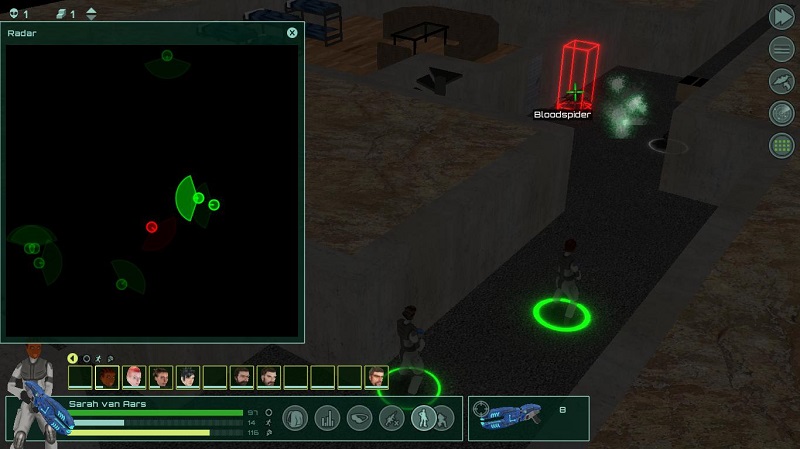Toggle the radar button on the right
The height and width of the screenshot is (449, 800).
(x=781, y=113)
